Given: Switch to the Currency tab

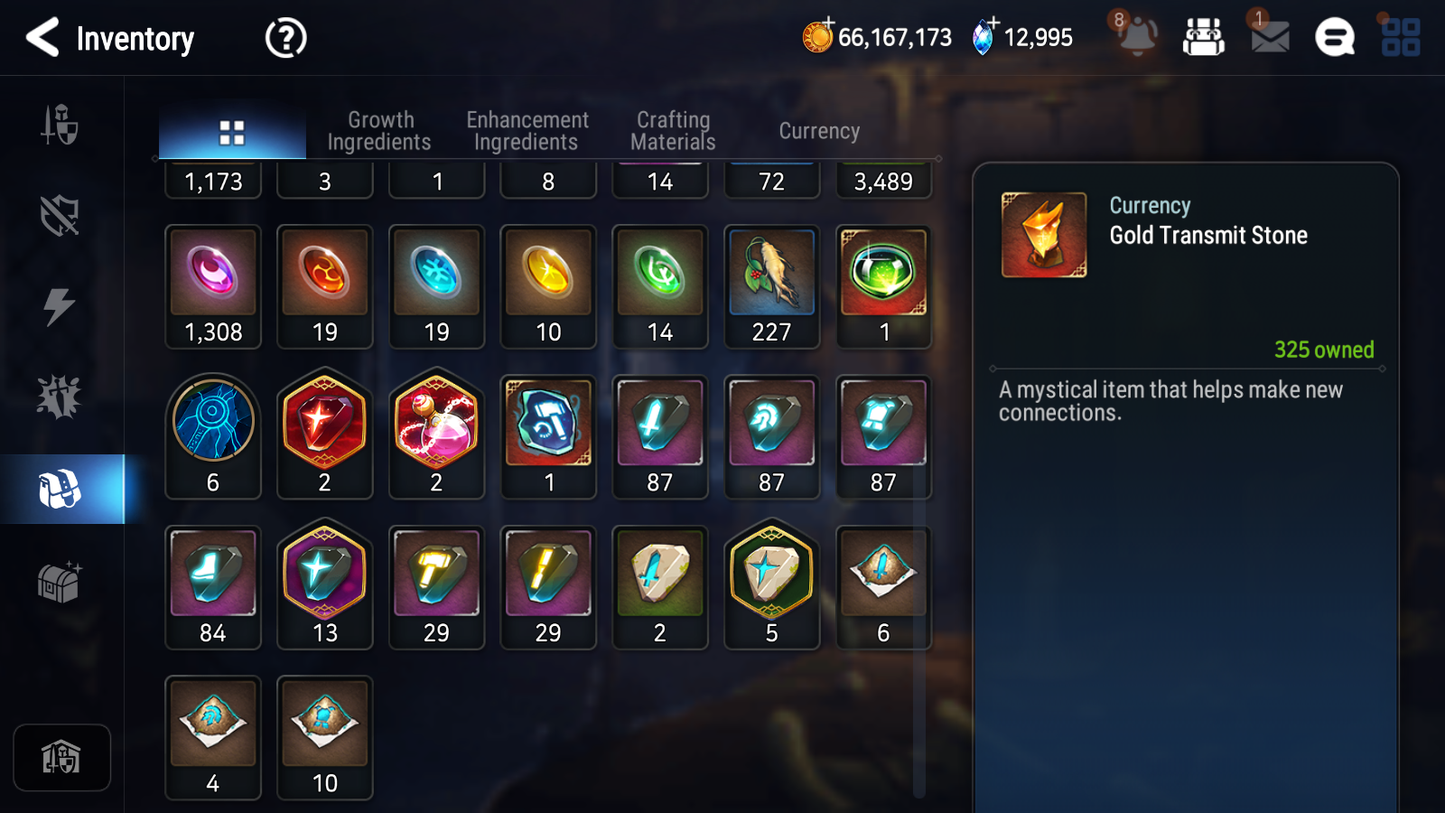Looking at the screenshot, I should click(818, 131).
